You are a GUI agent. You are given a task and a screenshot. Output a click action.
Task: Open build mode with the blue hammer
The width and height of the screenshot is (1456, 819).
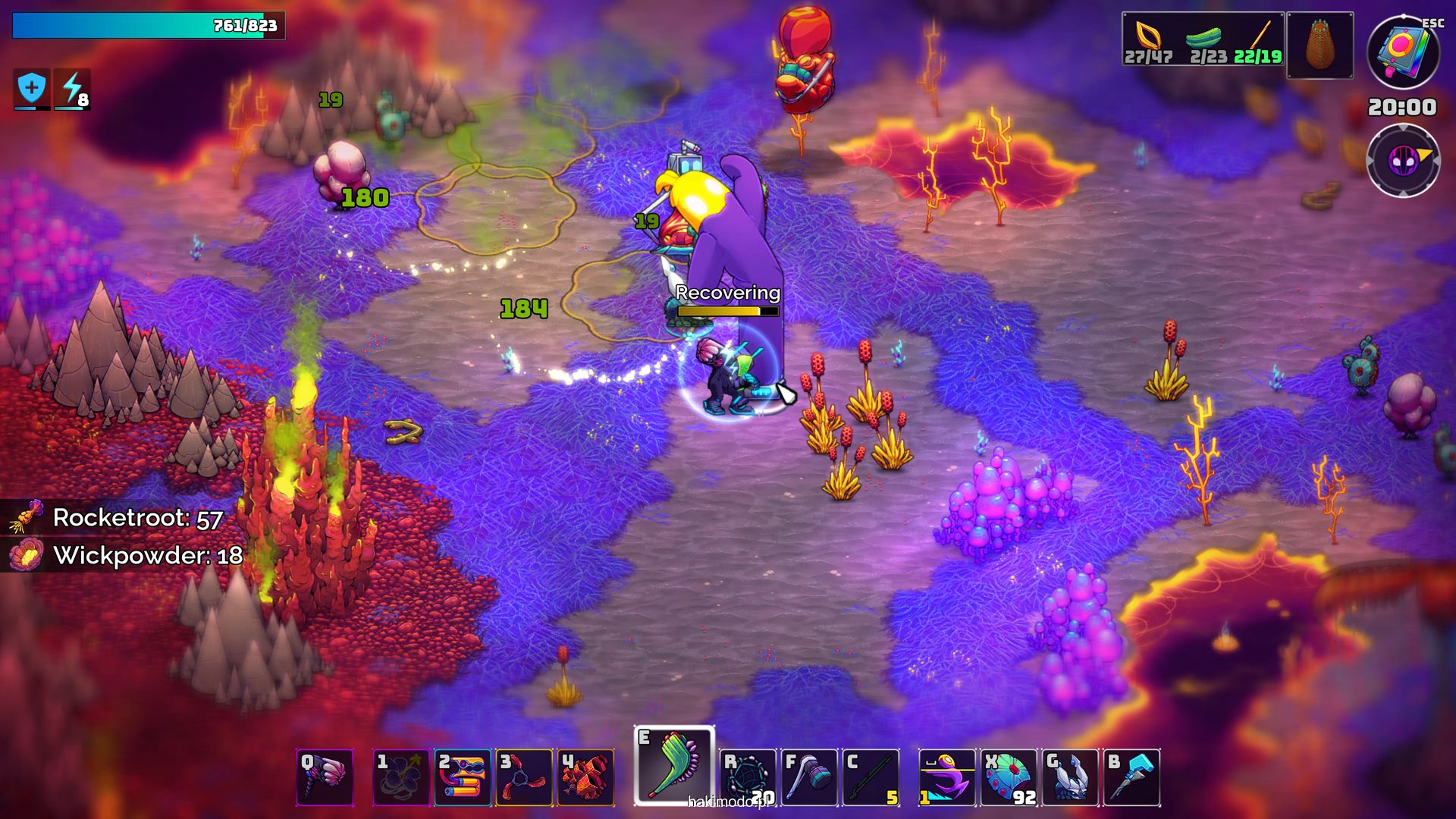1131,777
